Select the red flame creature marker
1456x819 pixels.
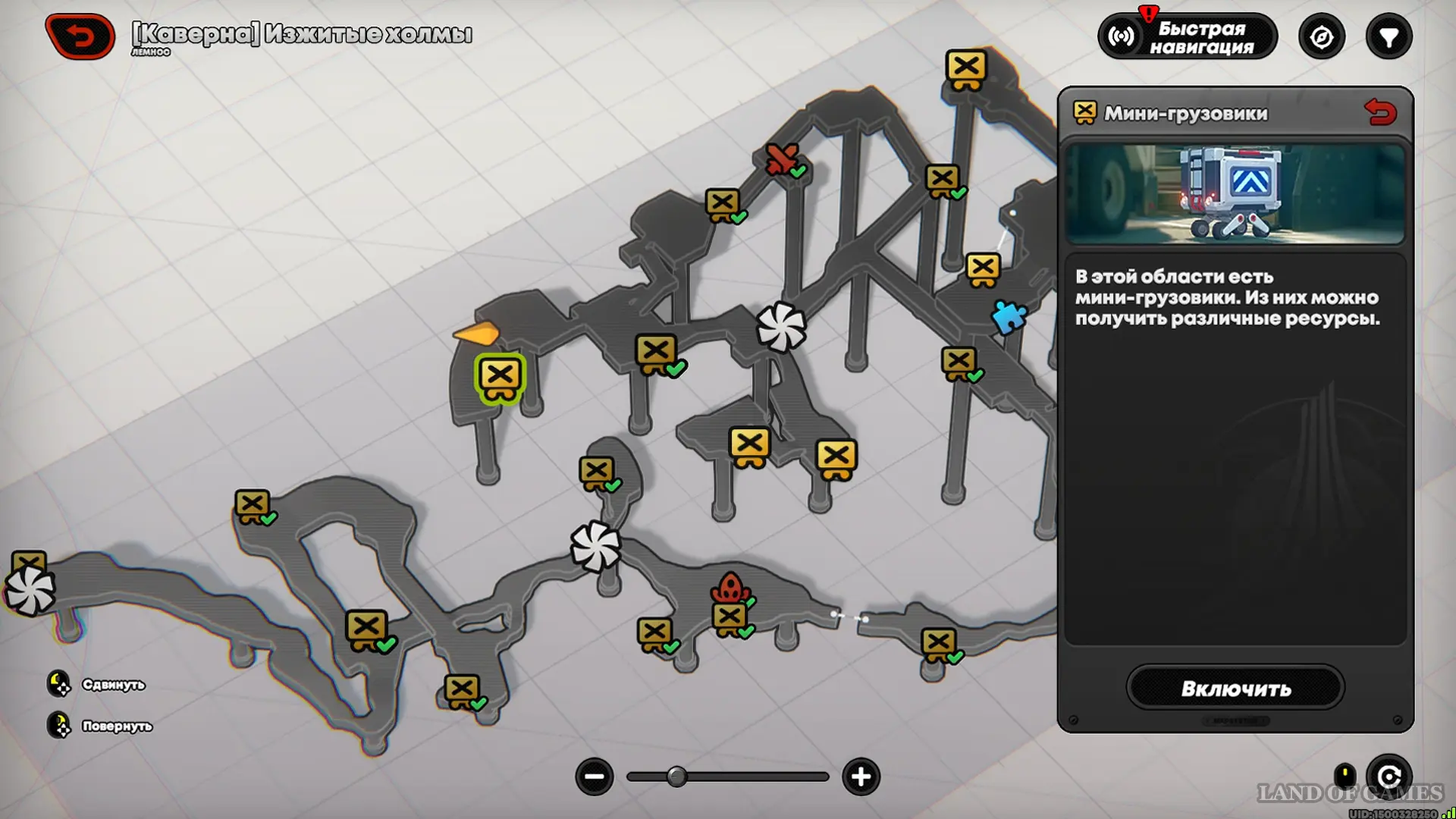click(x=730, y=588)
